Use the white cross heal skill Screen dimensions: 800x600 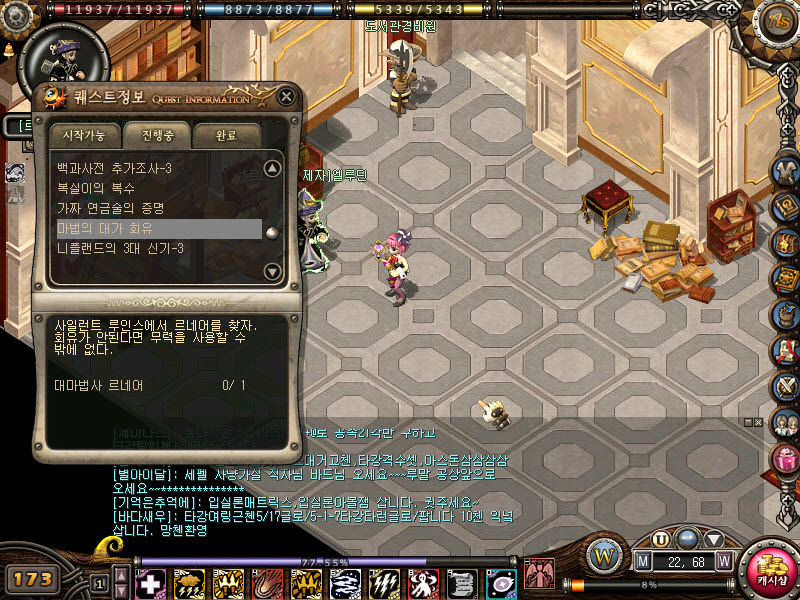pyautogui.click(x=150, y=583)
